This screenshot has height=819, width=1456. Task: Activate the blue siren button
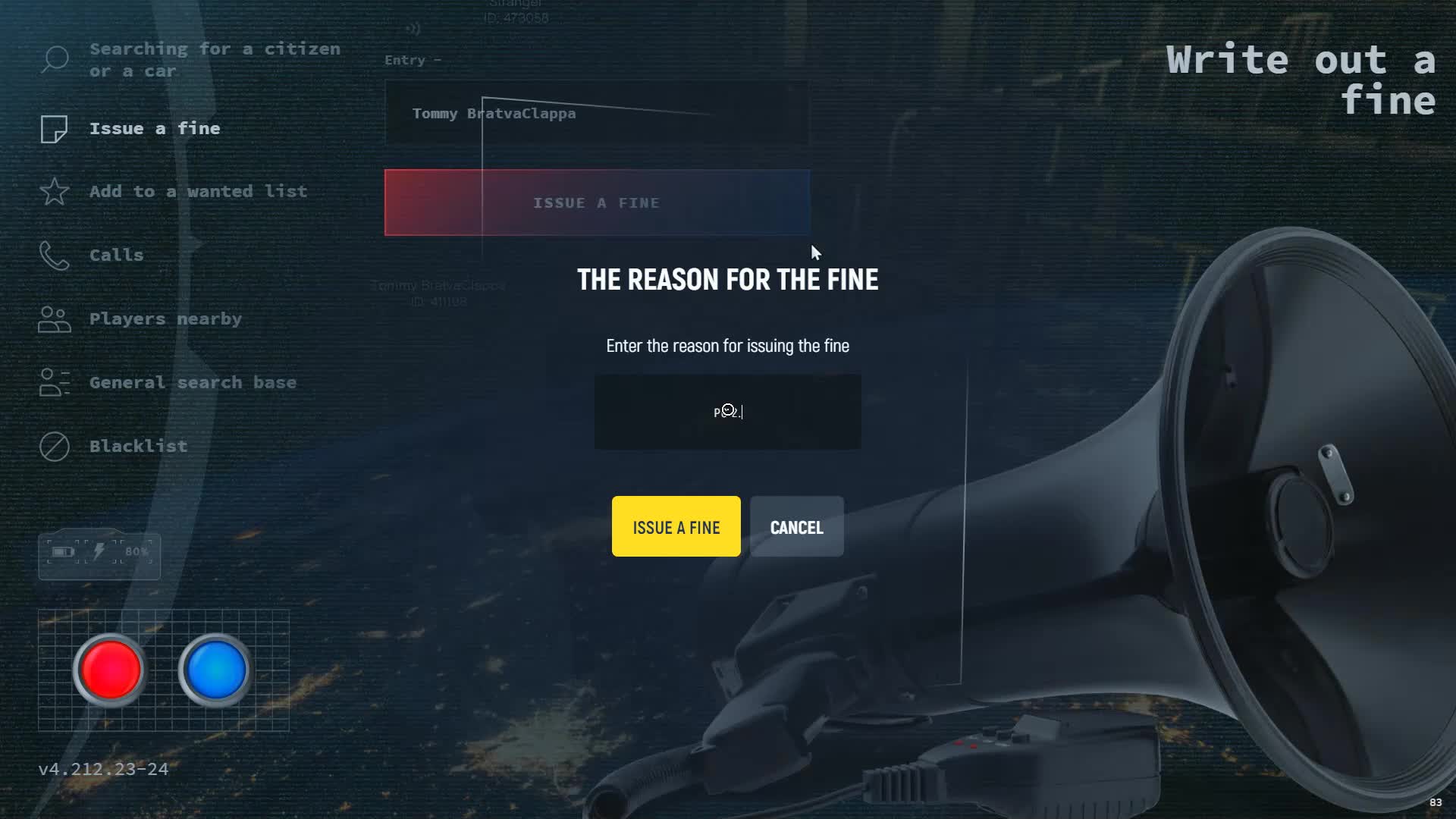(215, 670)
